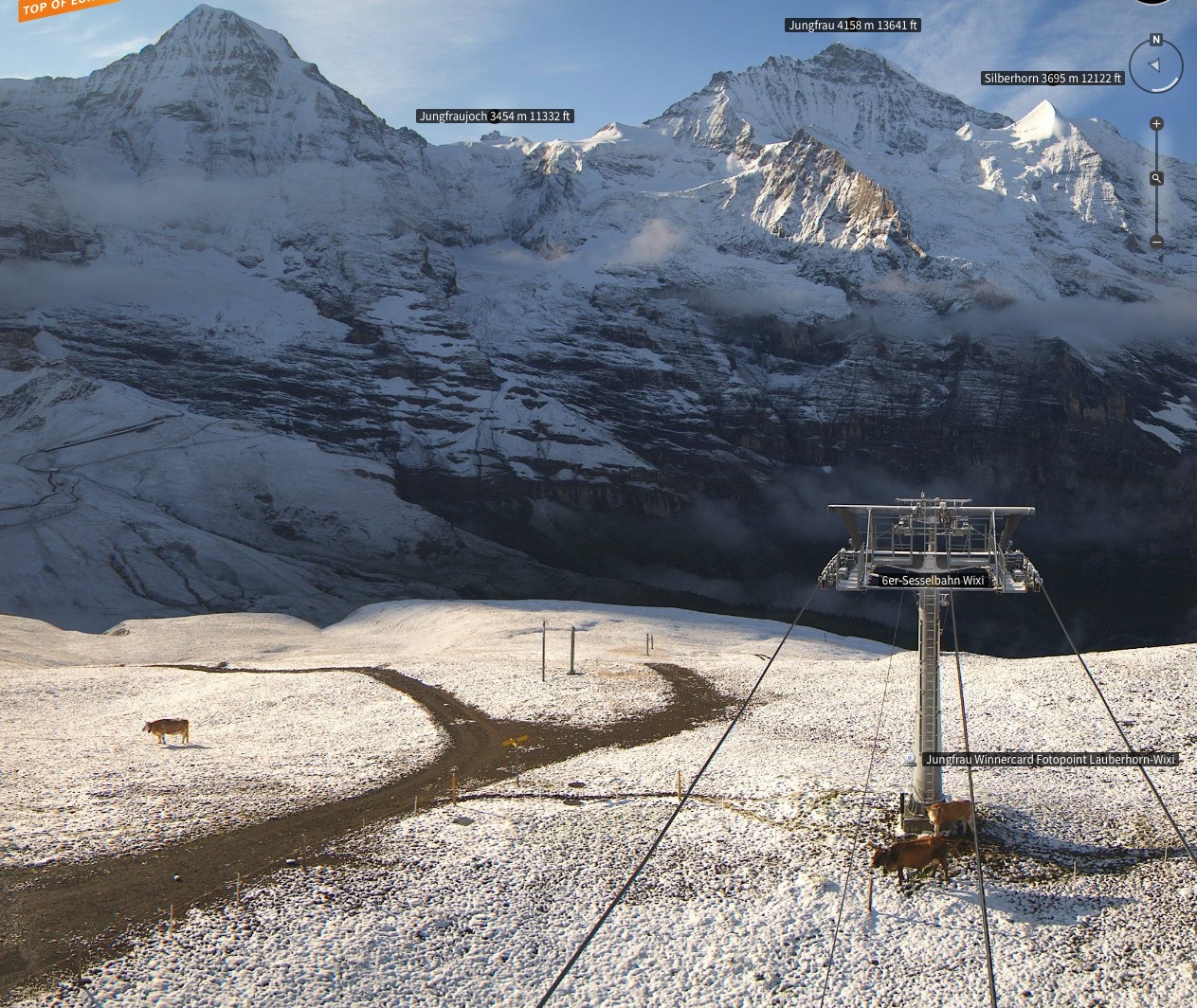Click the magnifier zoom slider handle

1156,178
